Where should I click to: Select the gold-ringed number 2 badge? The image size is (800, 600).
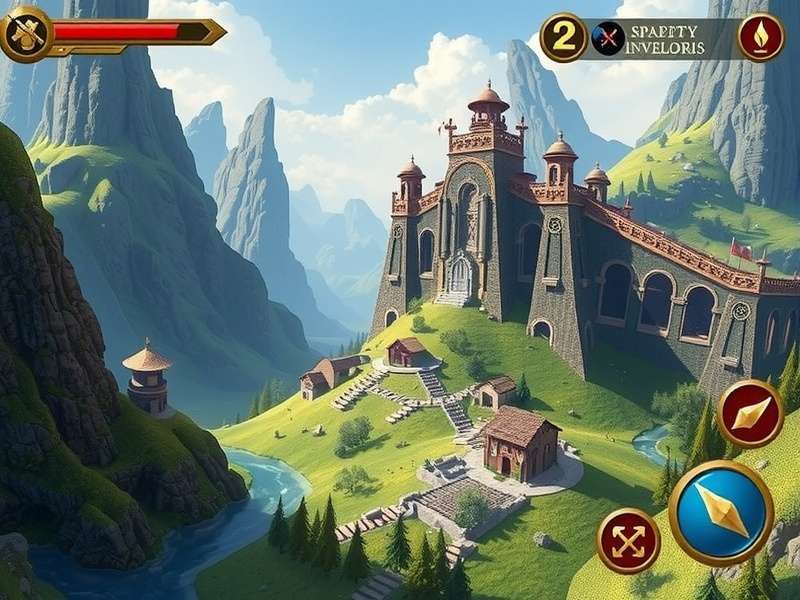[564, 38]
